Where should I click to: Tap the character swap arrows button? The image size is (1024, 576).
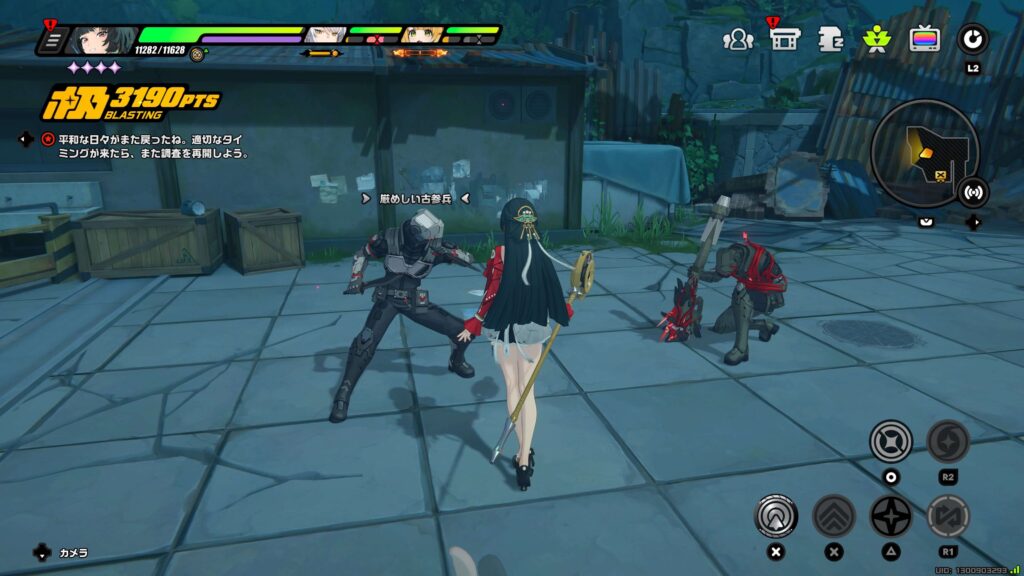[947, 516]
